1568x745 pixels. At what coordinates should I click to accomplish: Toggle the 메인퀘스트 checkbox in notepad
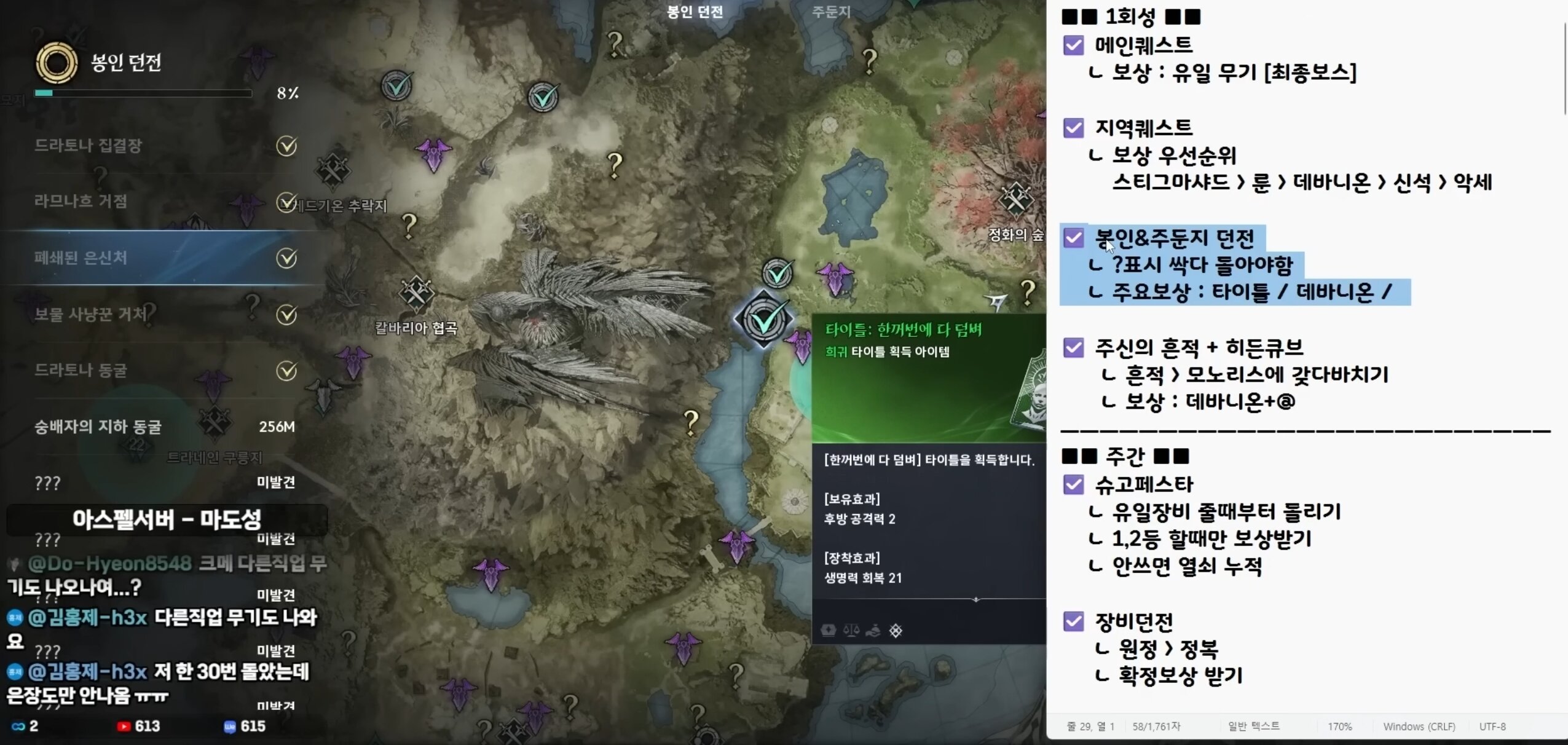coord(1074,45)
